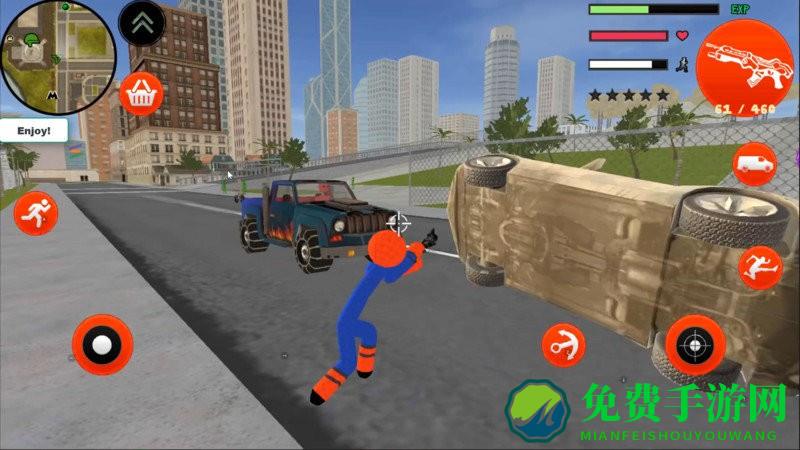Screen dimensions: 800x450
Task: Tap the virtual movement joystick
Action: [x=102, y=345]
